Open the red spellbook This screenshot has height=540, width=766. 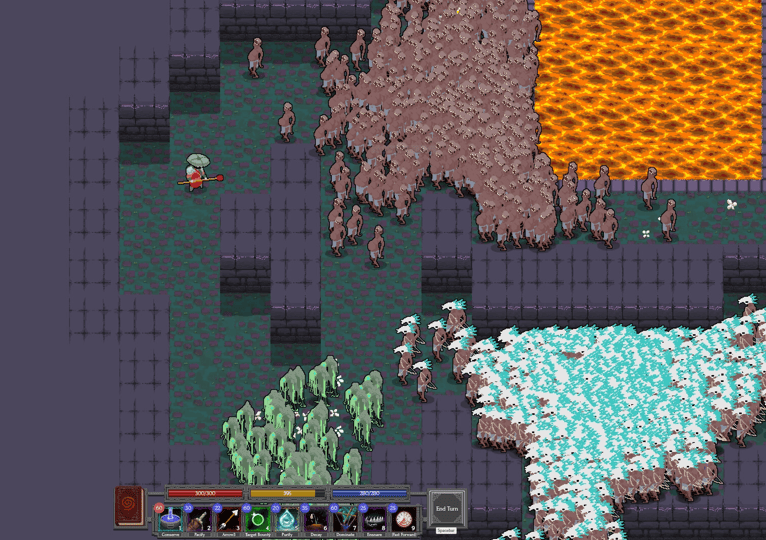click(x=130, y=505)
